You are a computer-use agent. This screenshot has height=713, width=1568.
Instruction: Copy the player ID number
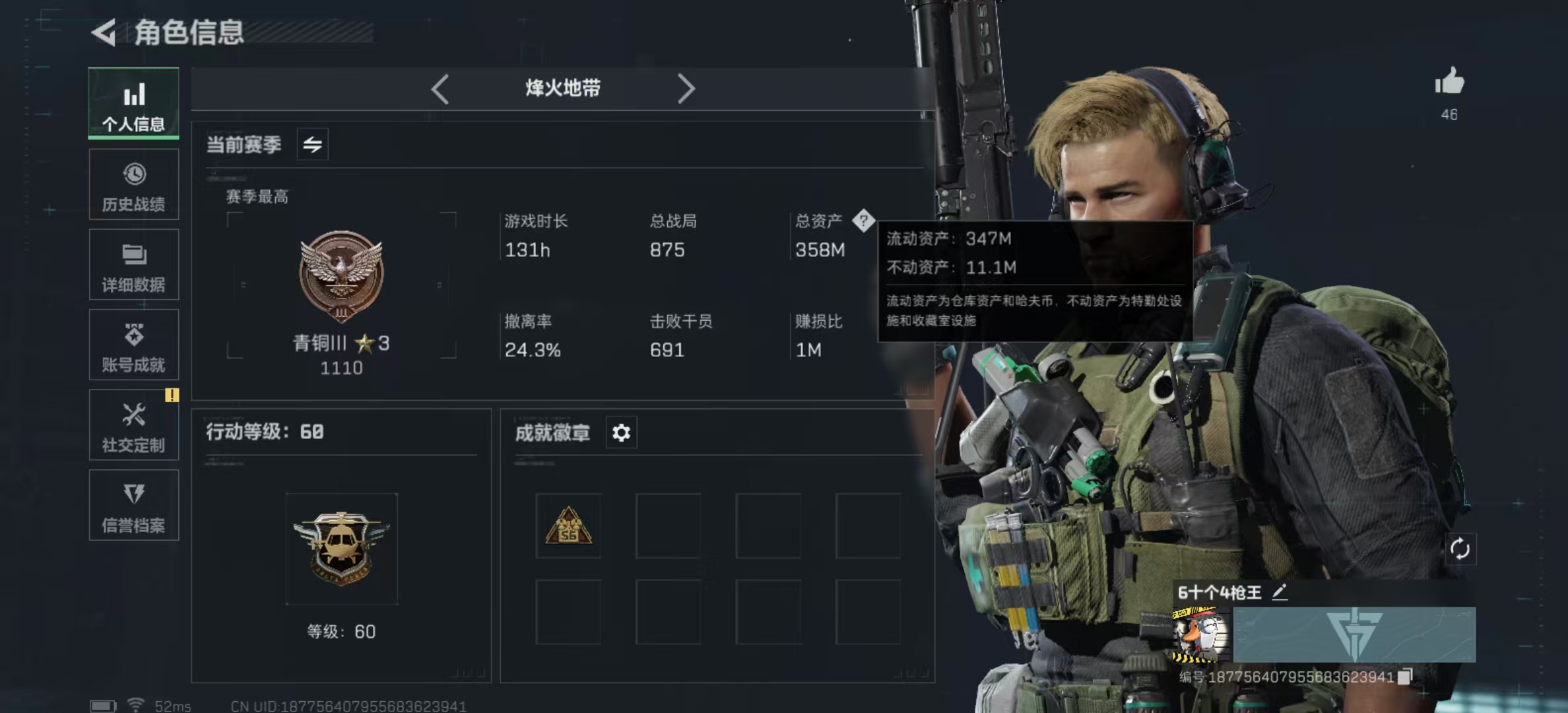coord(1406,676)
